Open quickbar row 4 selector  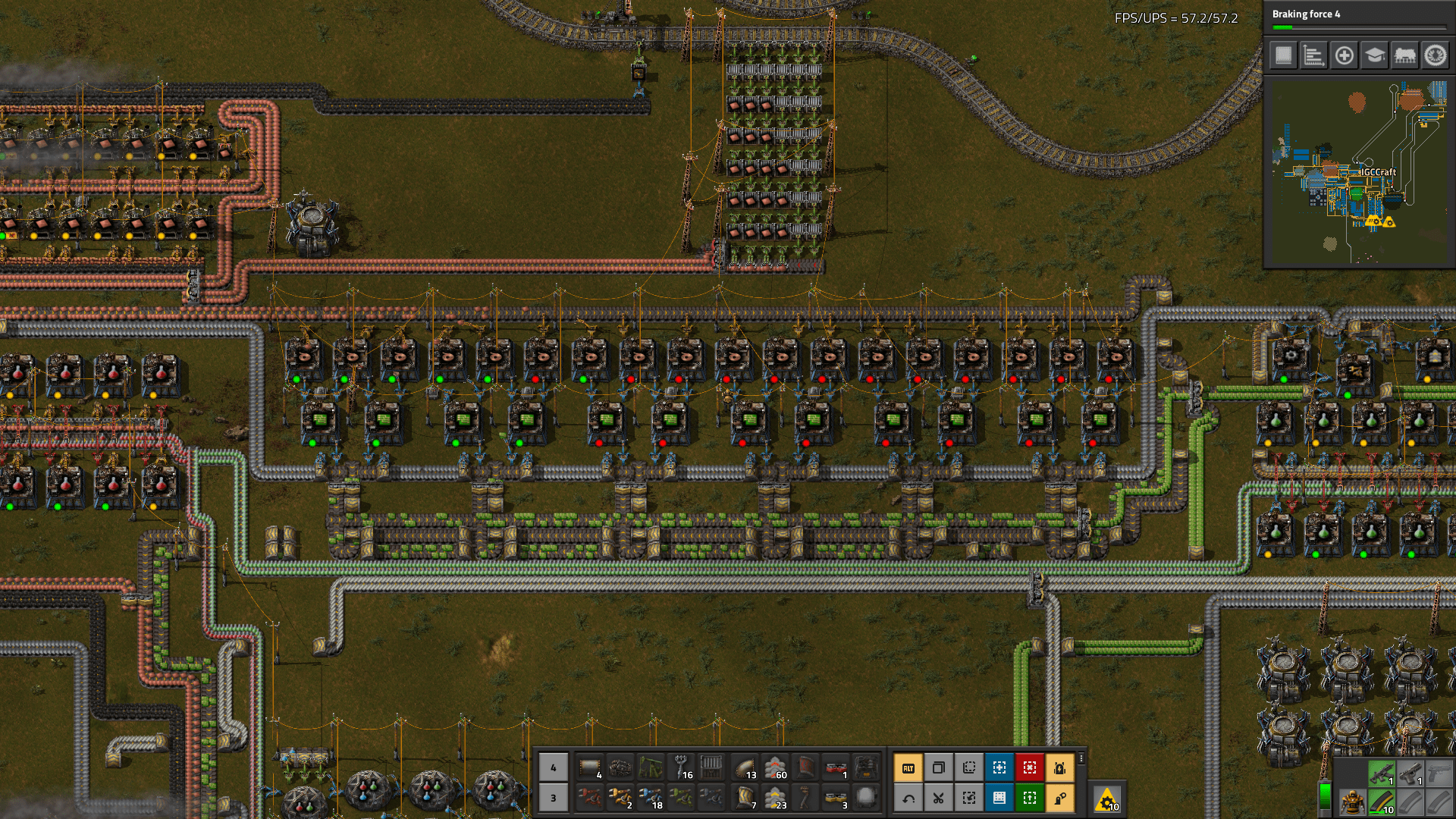point(553,767)
